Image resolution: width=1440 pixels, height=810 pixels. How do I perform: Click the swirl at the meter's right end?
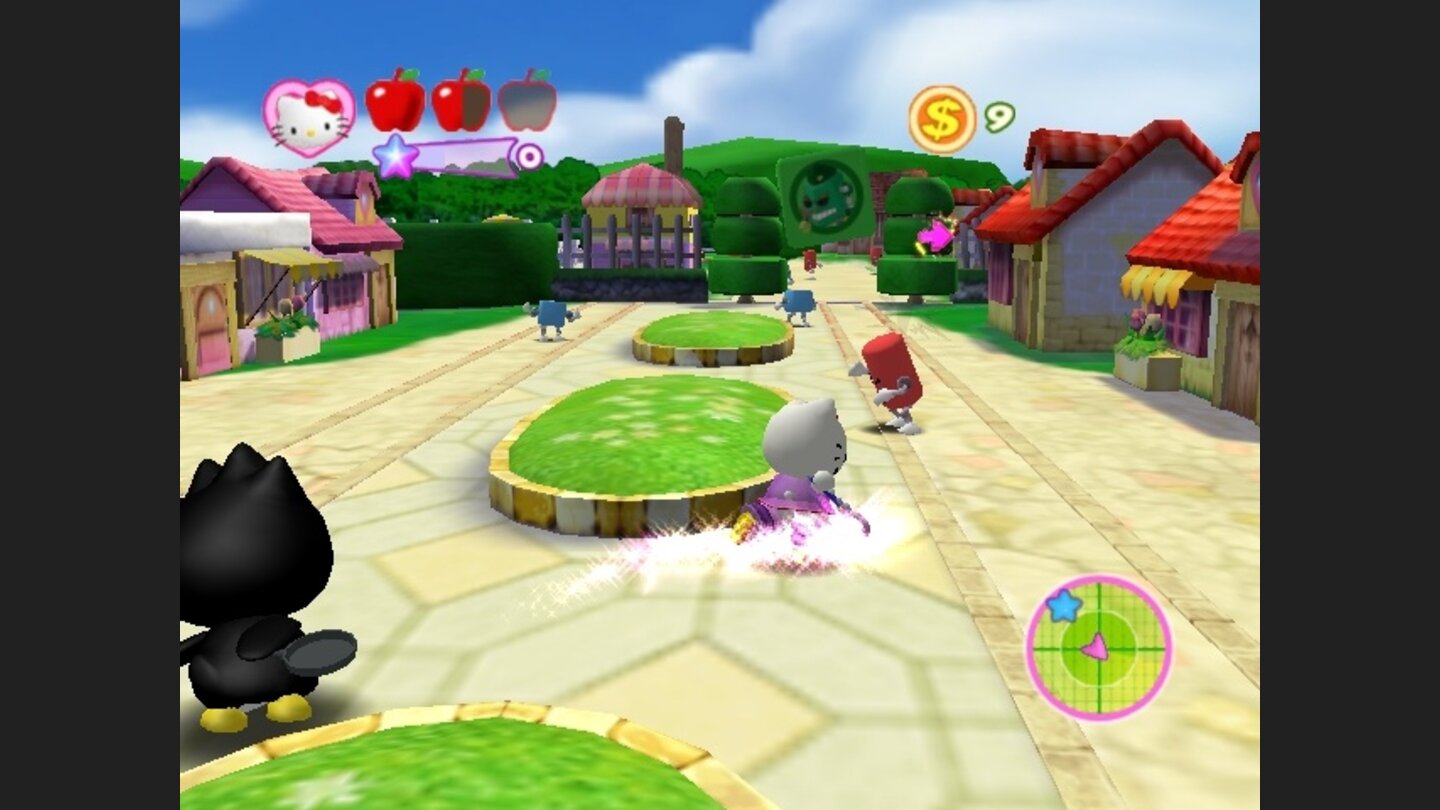tap(531, 156)
